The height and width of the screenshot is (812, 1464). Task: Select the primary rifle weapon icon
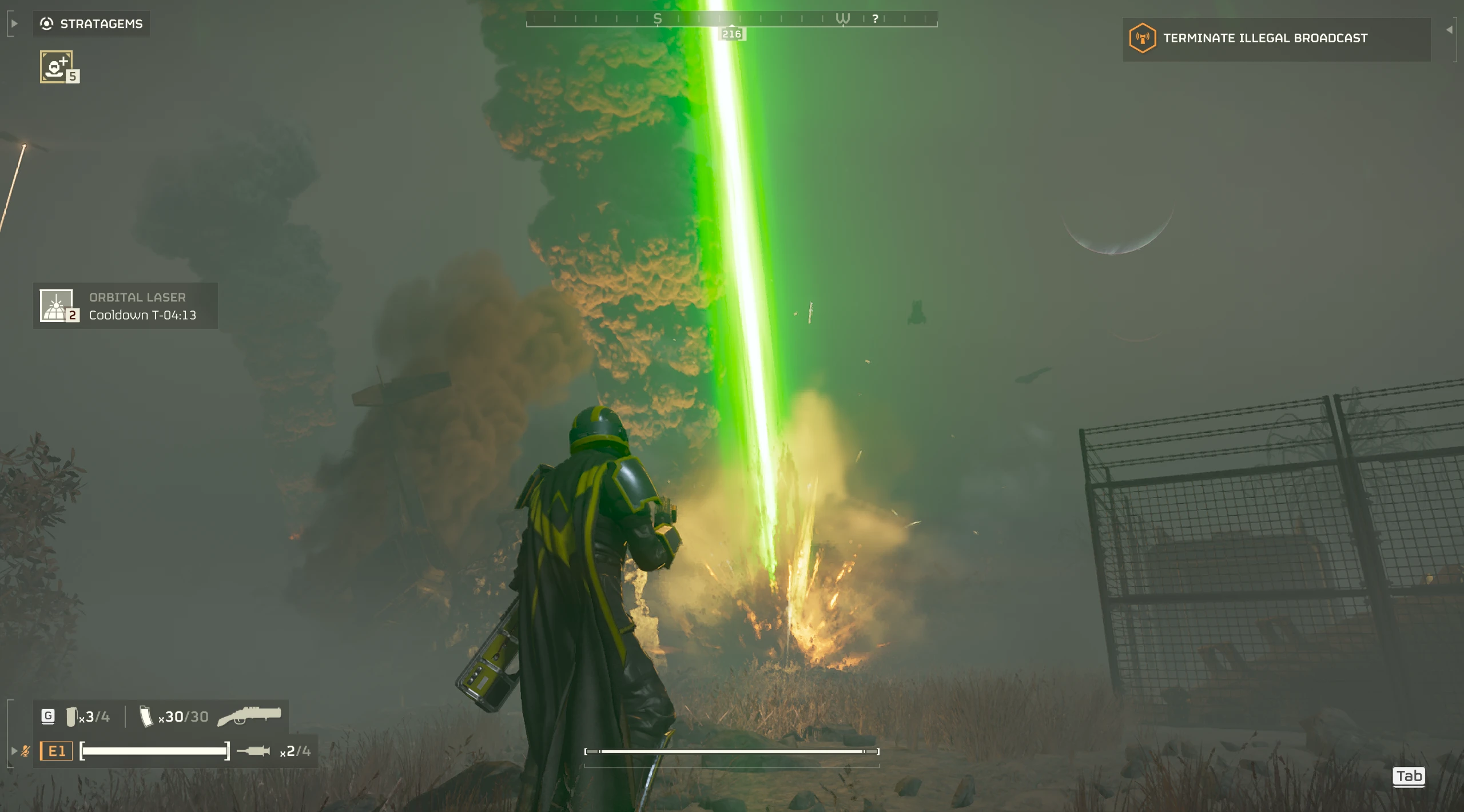250,716
